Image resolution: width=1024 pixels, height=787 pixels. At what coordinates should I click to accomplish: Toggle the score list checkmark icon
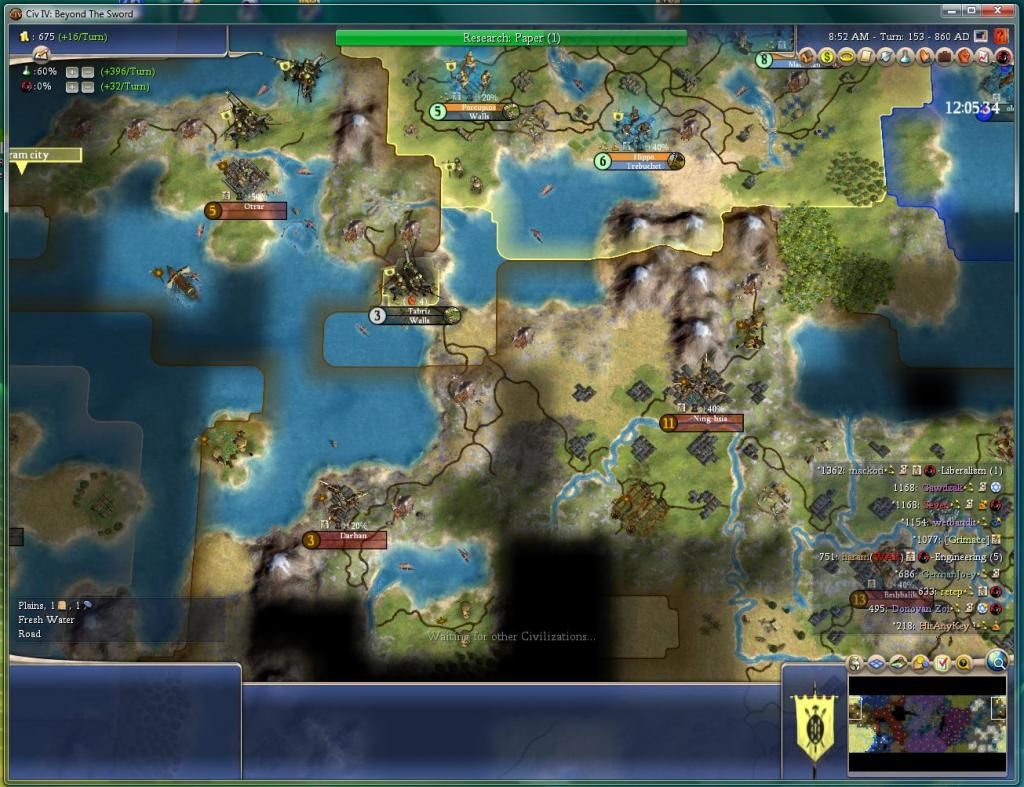[x=941, y=663]
